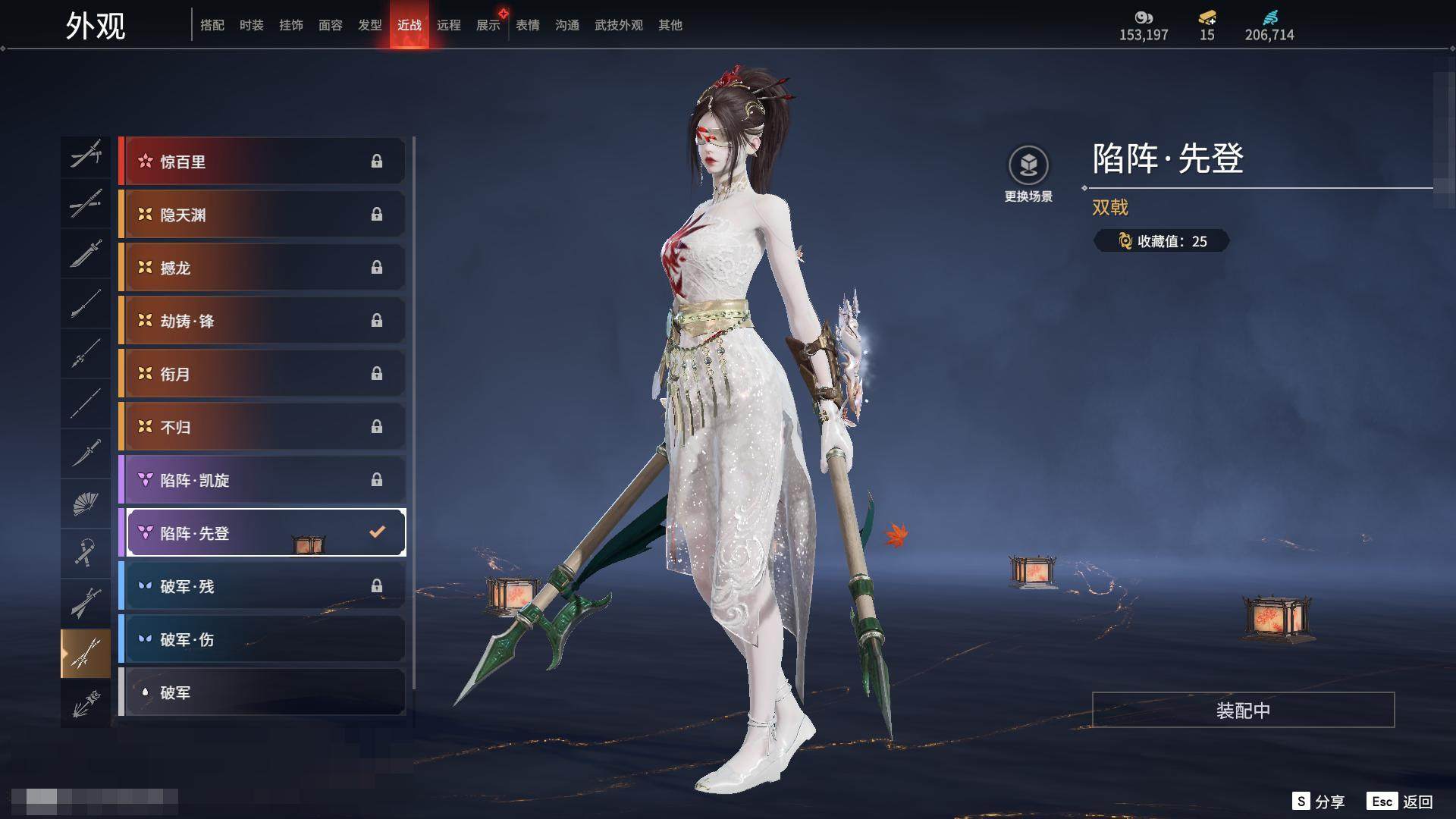Open the 武技外观 tab
Image resolution: width=1456 pixels, height=819 pixels.
coord(618,25)
